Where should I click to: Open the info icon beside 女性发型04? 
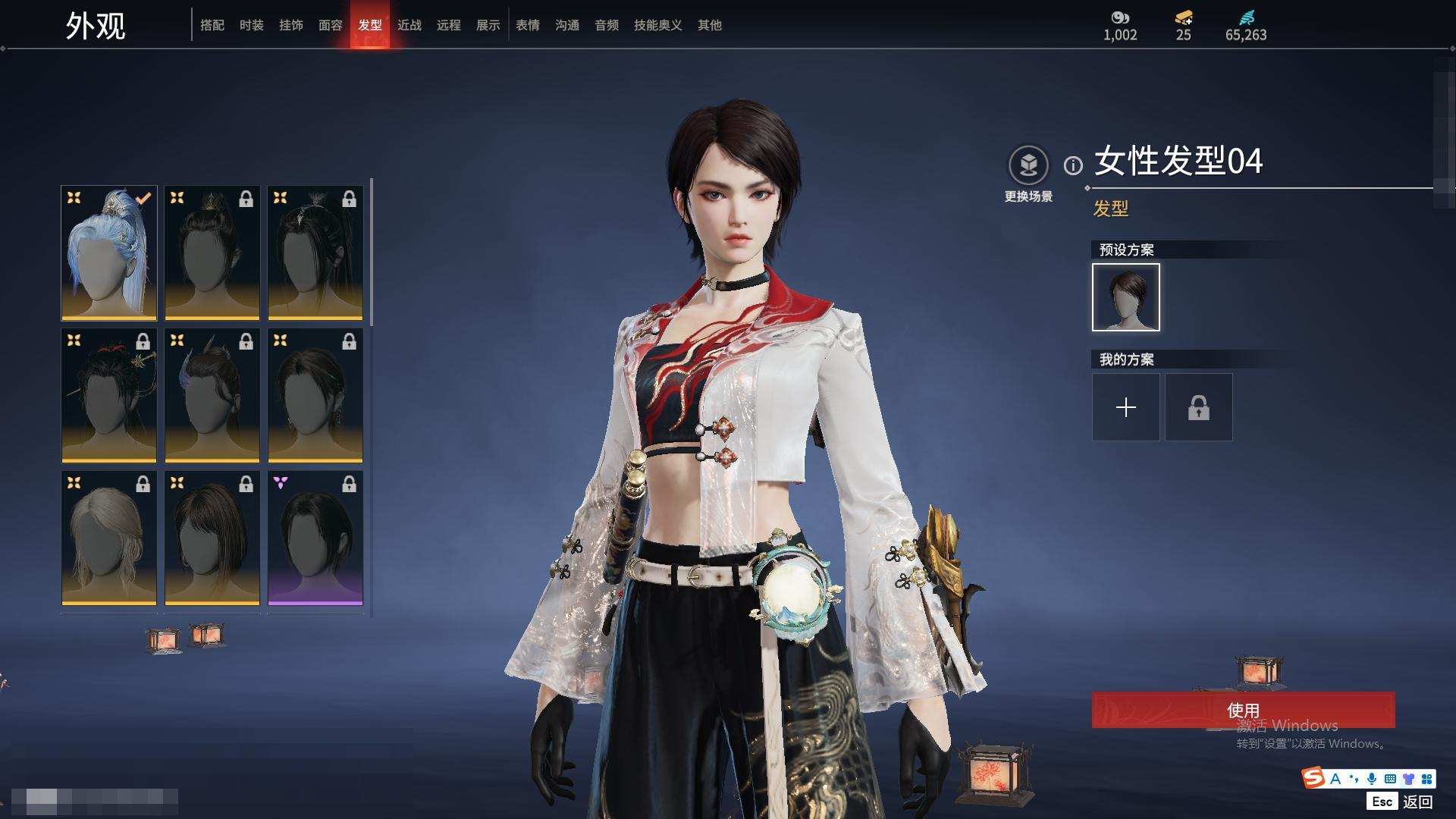tap(1073, 165)
